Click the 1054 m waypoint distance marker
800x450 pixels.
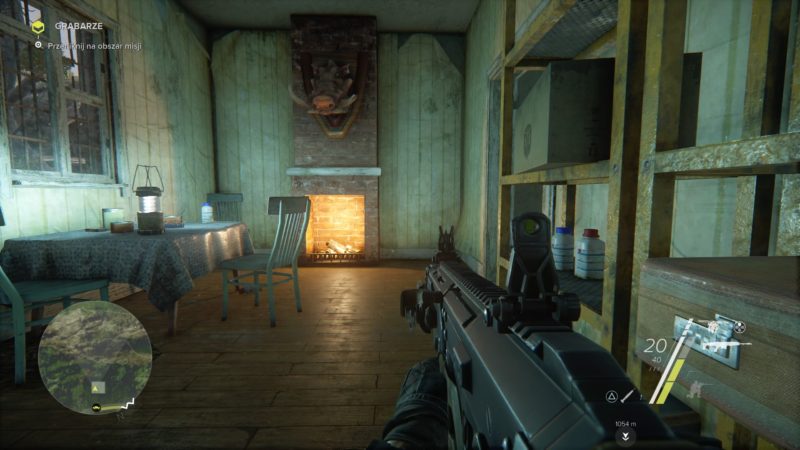coord(625,423)
